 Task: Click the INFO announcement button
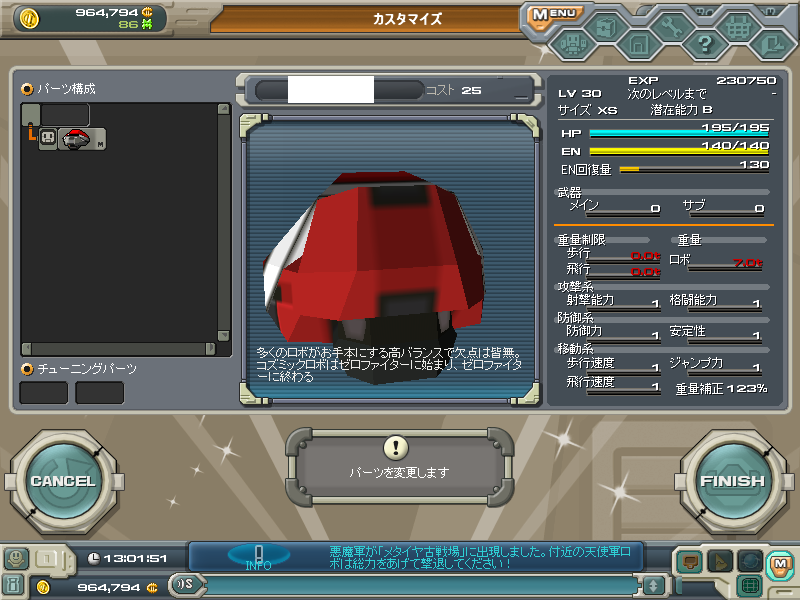258,556
